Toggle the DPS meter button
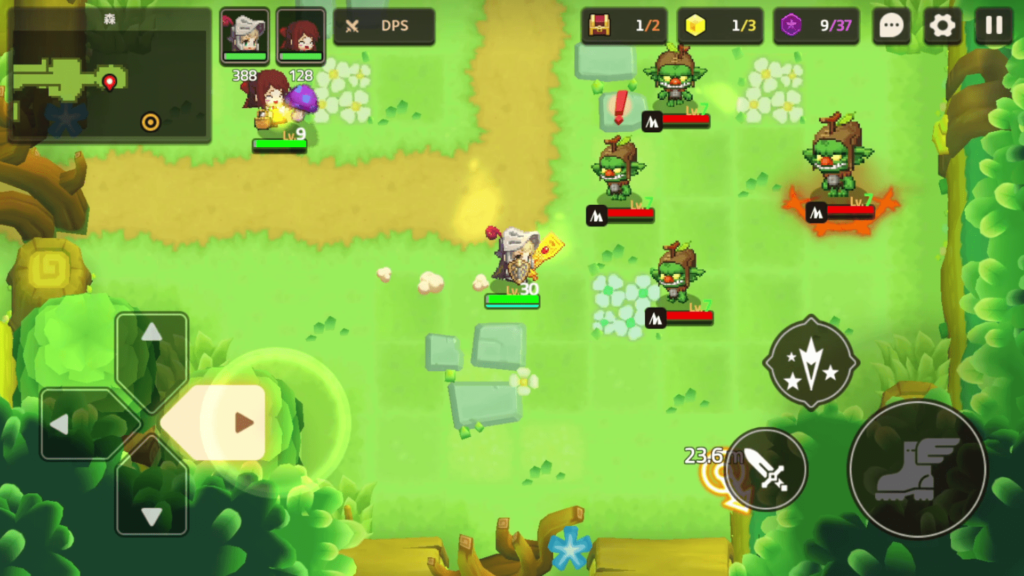 click(384, 27)
